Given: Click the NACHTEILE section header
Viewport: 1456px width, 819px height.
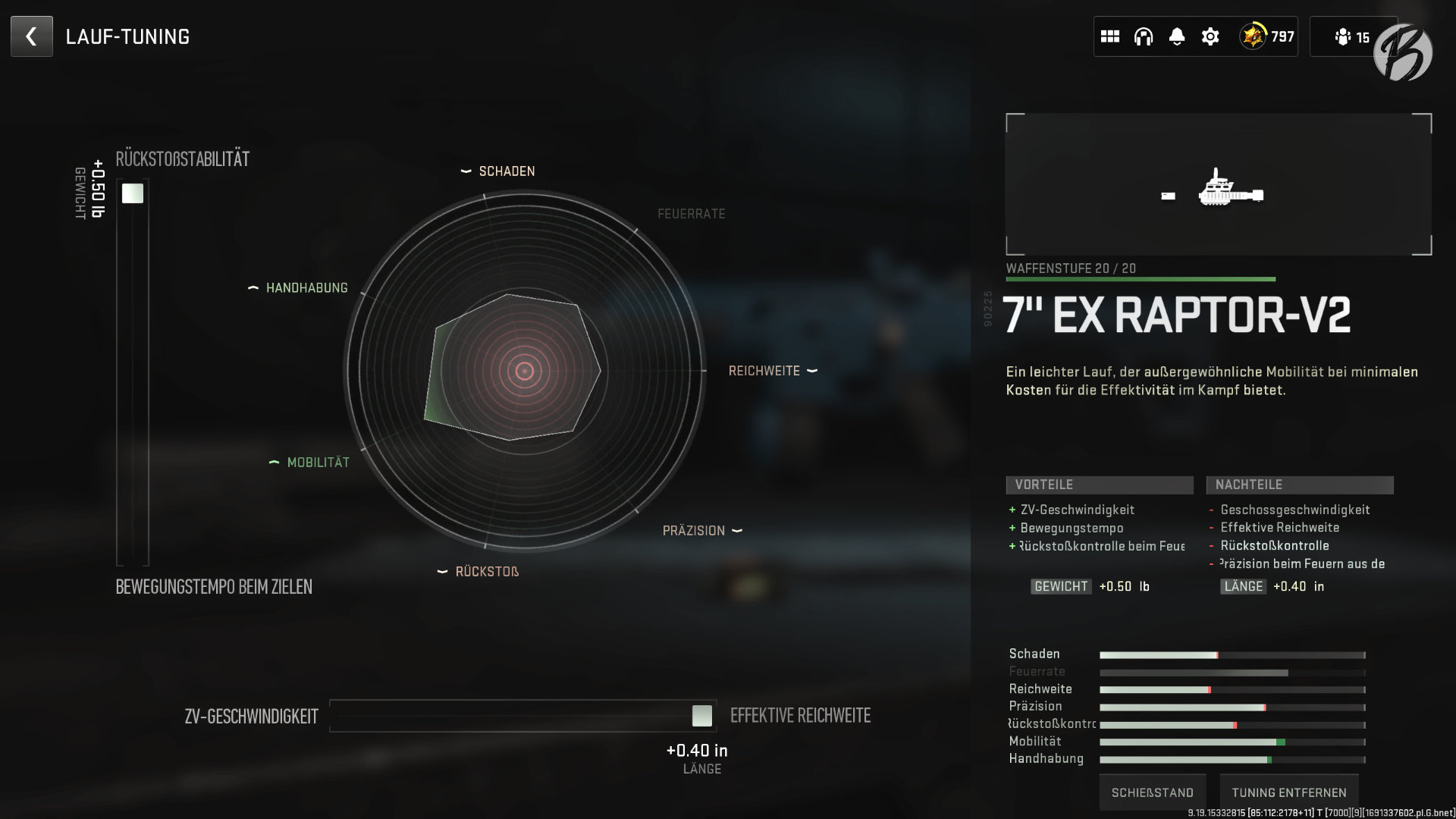Looking at the screenshot, I should [x=1299, y=484].
